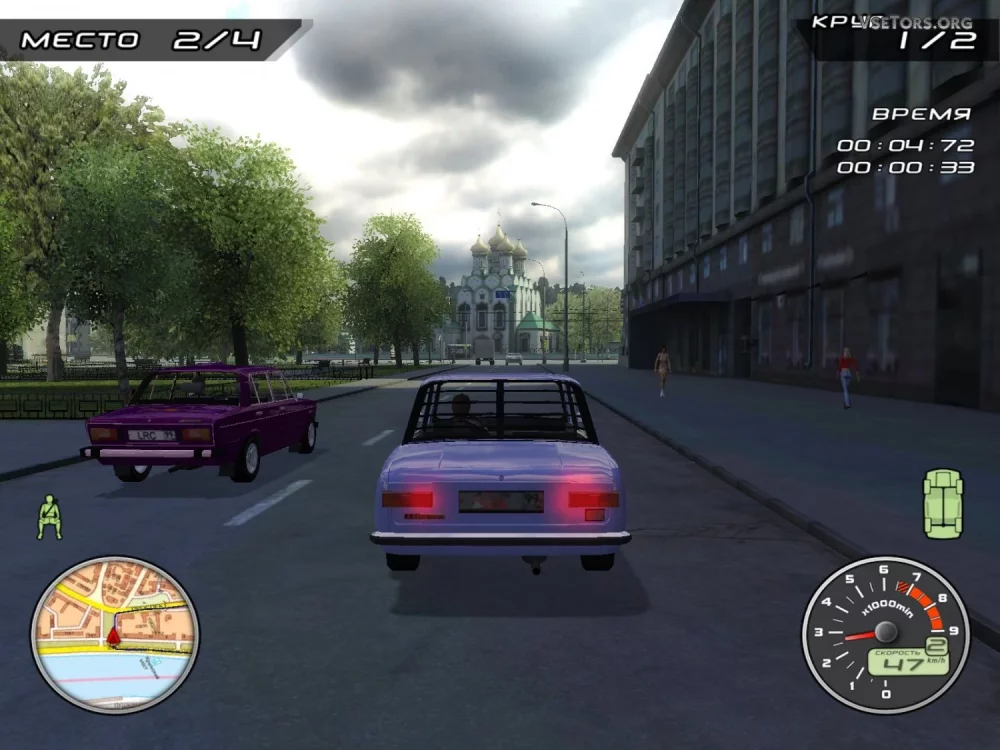
Task: Click the red player marker on minimap
Action: 113,634
